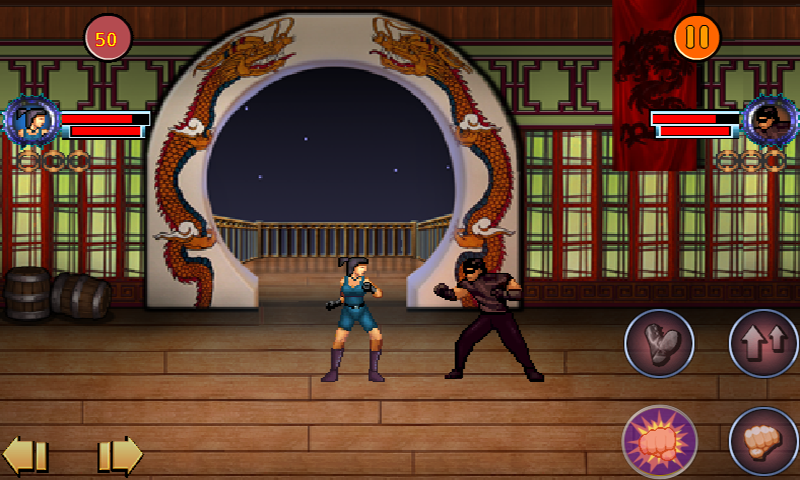Image resolution: width=800 pixels, height=480 pixels.
Task: Tap the right arrow move button
Action: pos(119,455)
